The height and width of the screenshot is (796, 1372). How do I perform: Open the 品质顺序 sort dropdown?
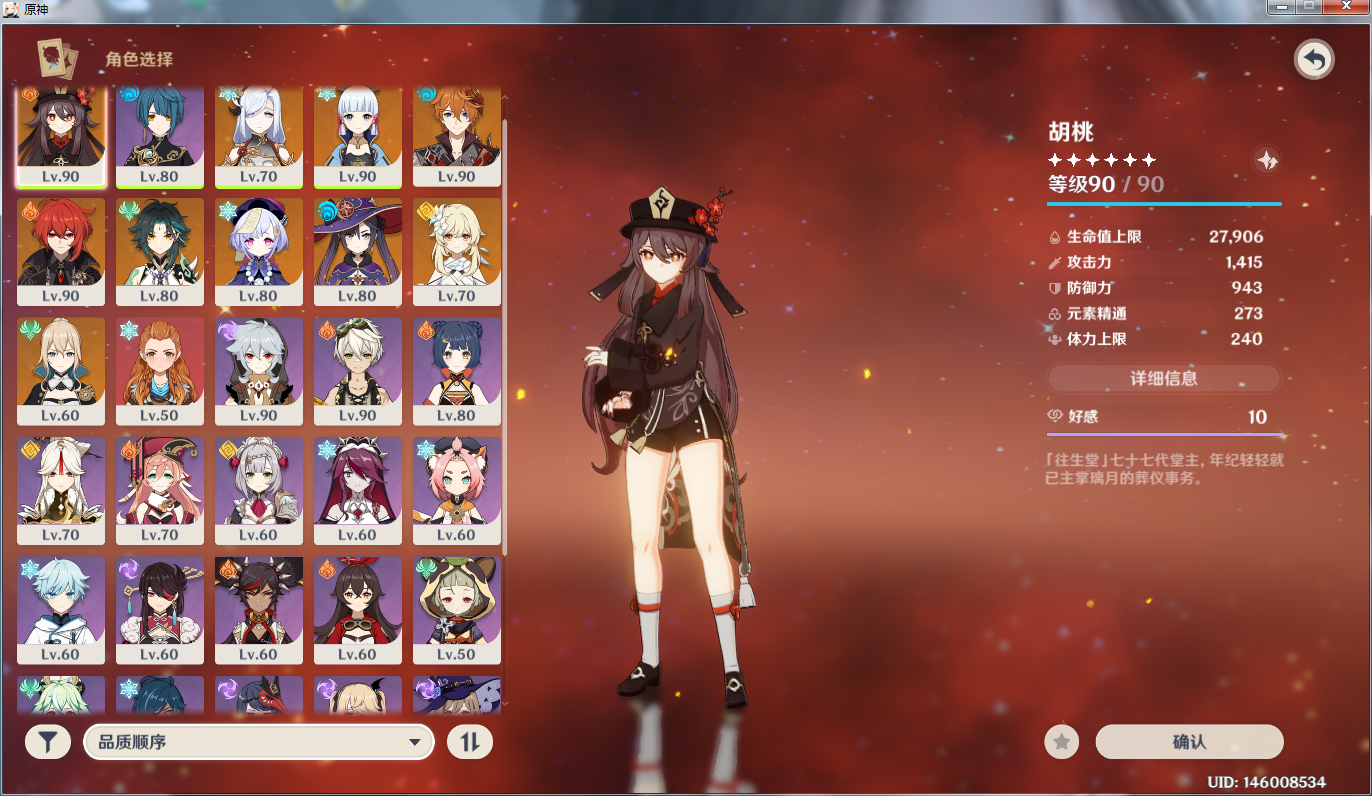tap(259, 742)
